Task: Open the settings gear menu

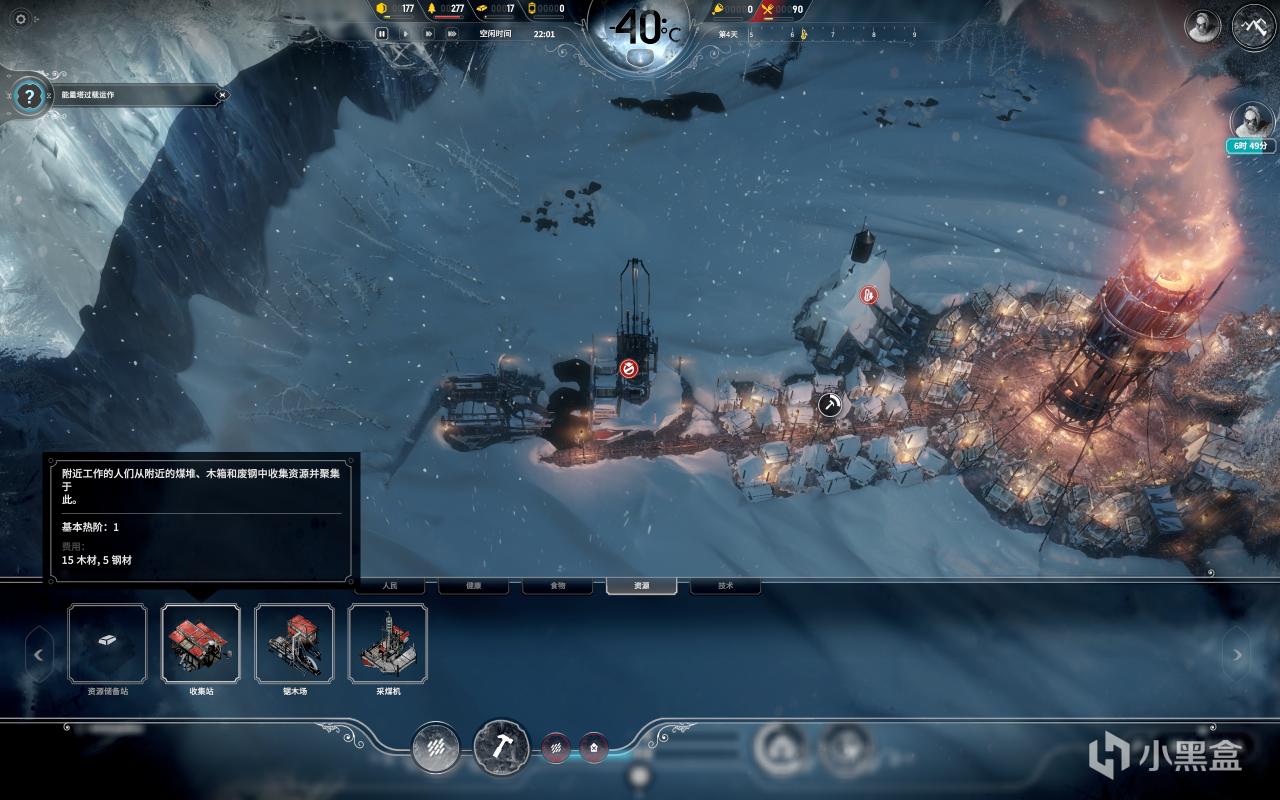Action: [x=21, y=18]
